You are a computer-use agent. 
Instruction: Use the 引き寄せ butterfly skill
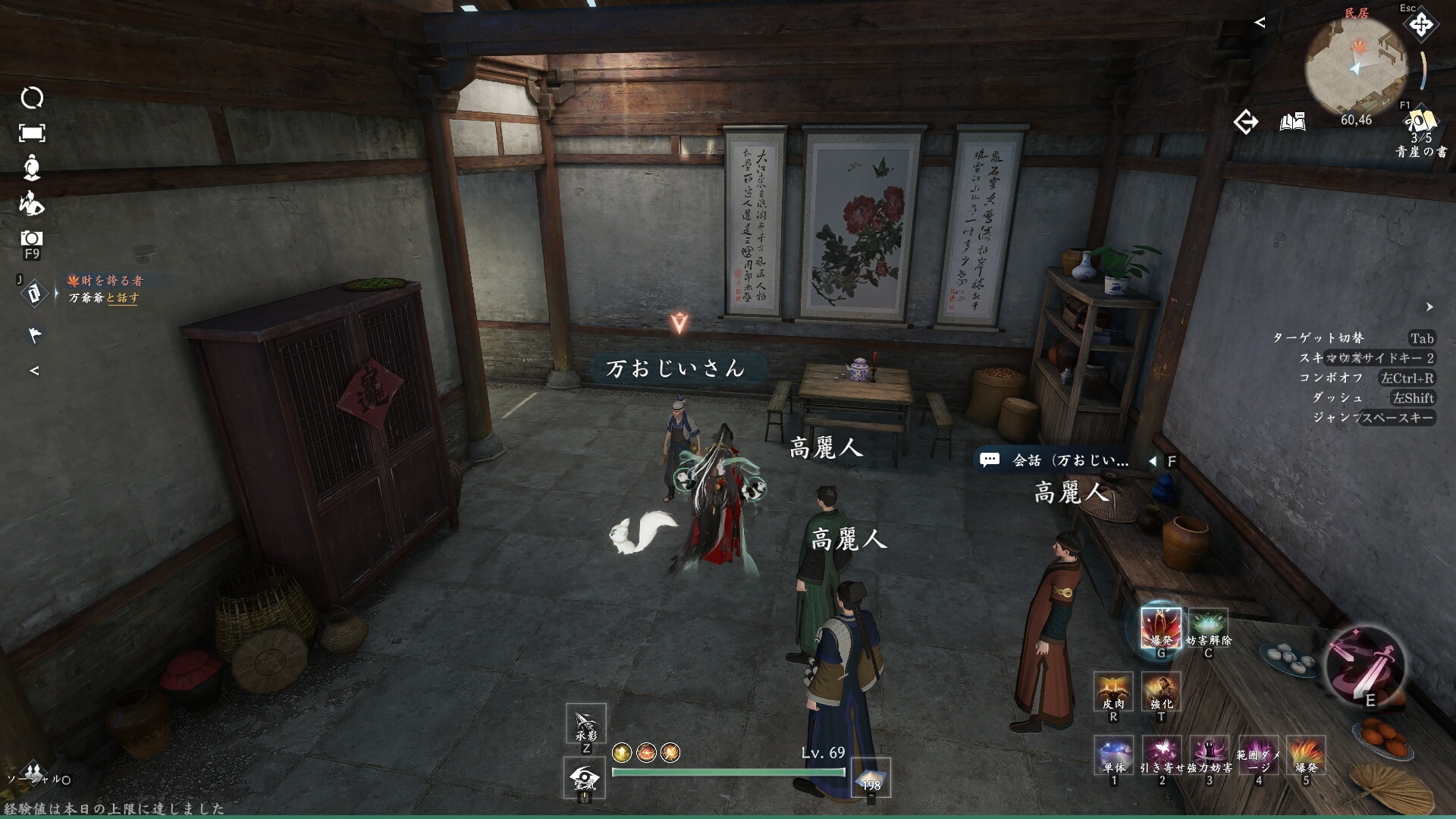(x=1161, y=754)
